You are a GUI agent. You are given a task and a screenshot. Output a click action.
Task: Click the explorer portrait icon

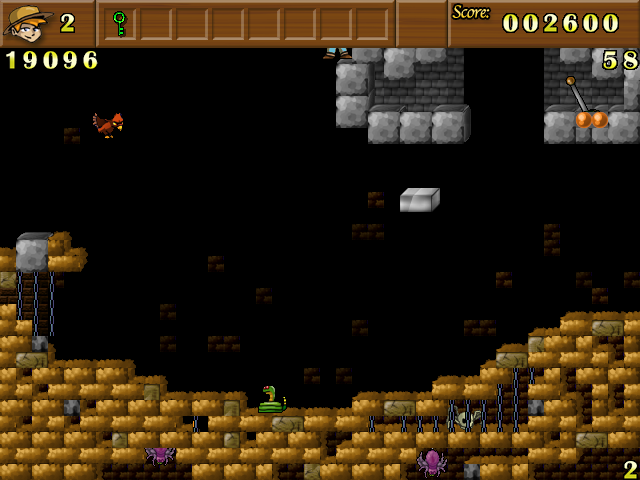click(27, 22)
